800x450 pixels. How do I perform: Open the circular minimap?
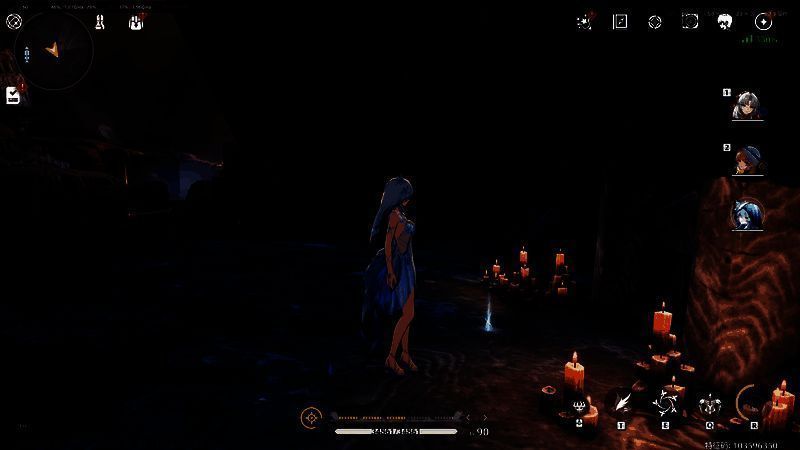click(56, 50)
